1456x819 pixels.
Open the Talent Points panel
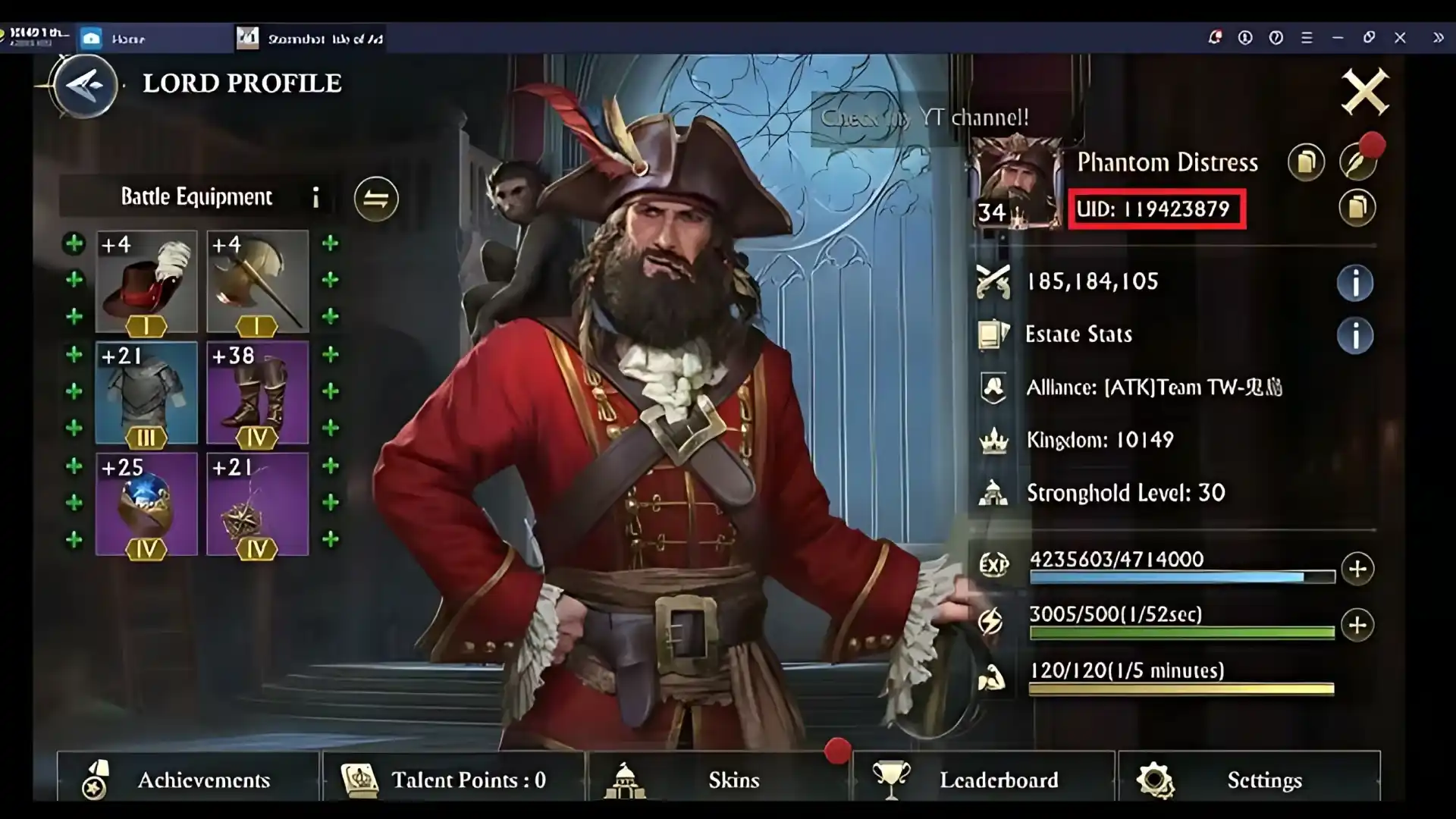pyautogui.click(x=453, y=779)
